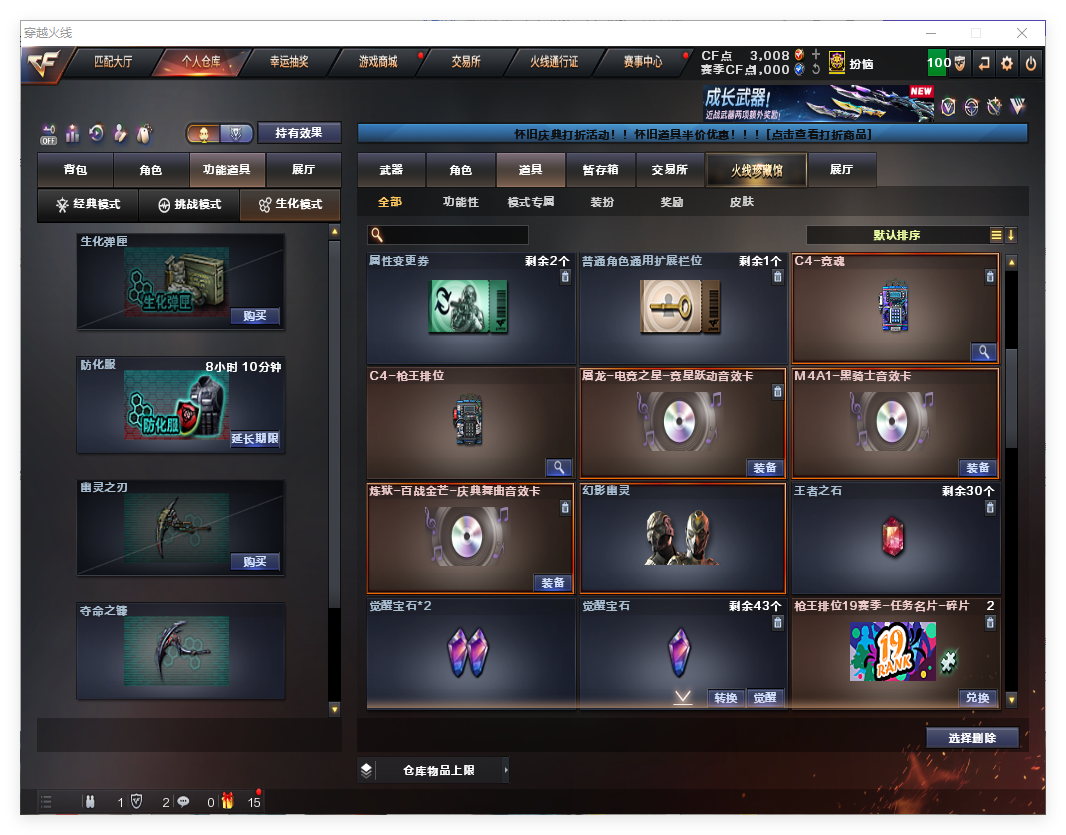Image resolution: width=1066 pixels, height=835 pixels.
Task: Open the 火线珍藏馆 collection tab
Action: pos(756,171)
